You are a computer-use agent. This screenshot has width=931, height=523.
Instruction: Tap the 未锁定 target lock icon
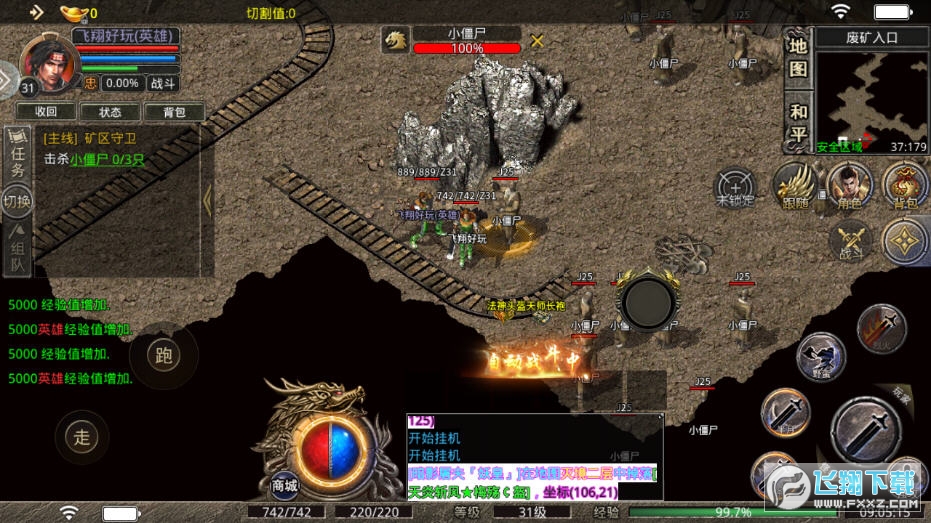tap(734, 187)
